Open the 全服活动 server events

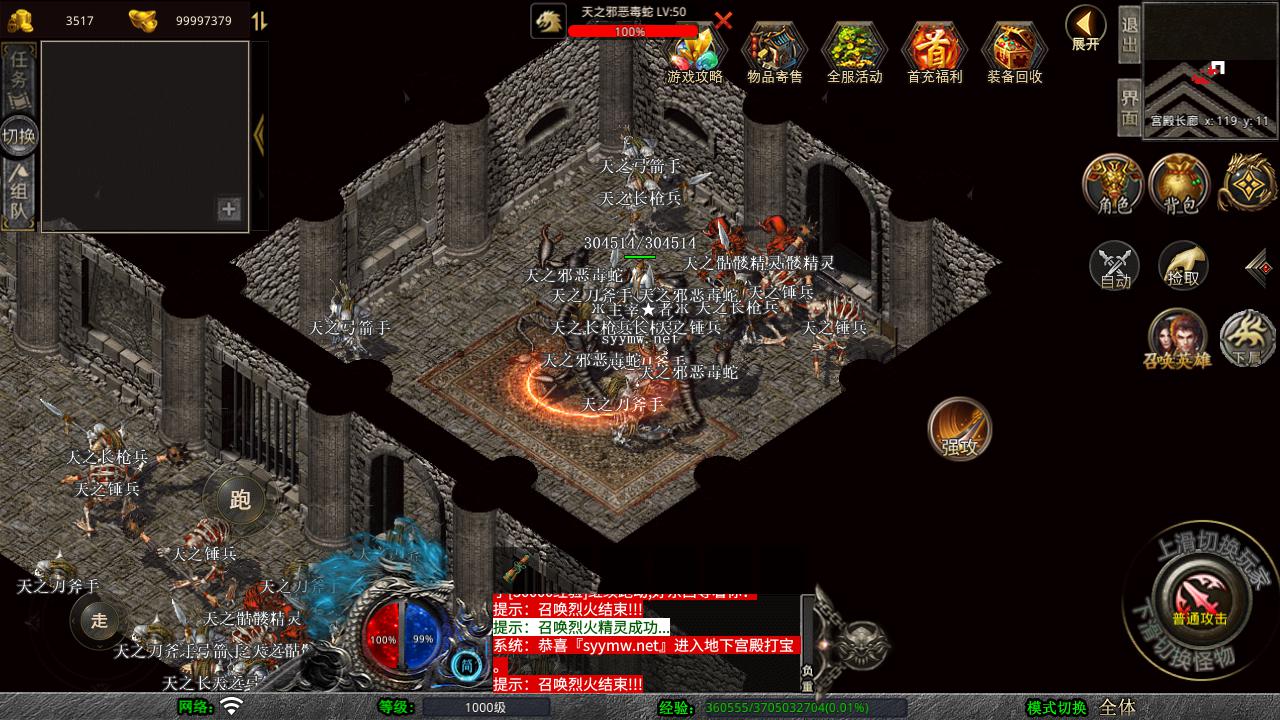click(x=854, y=51)
